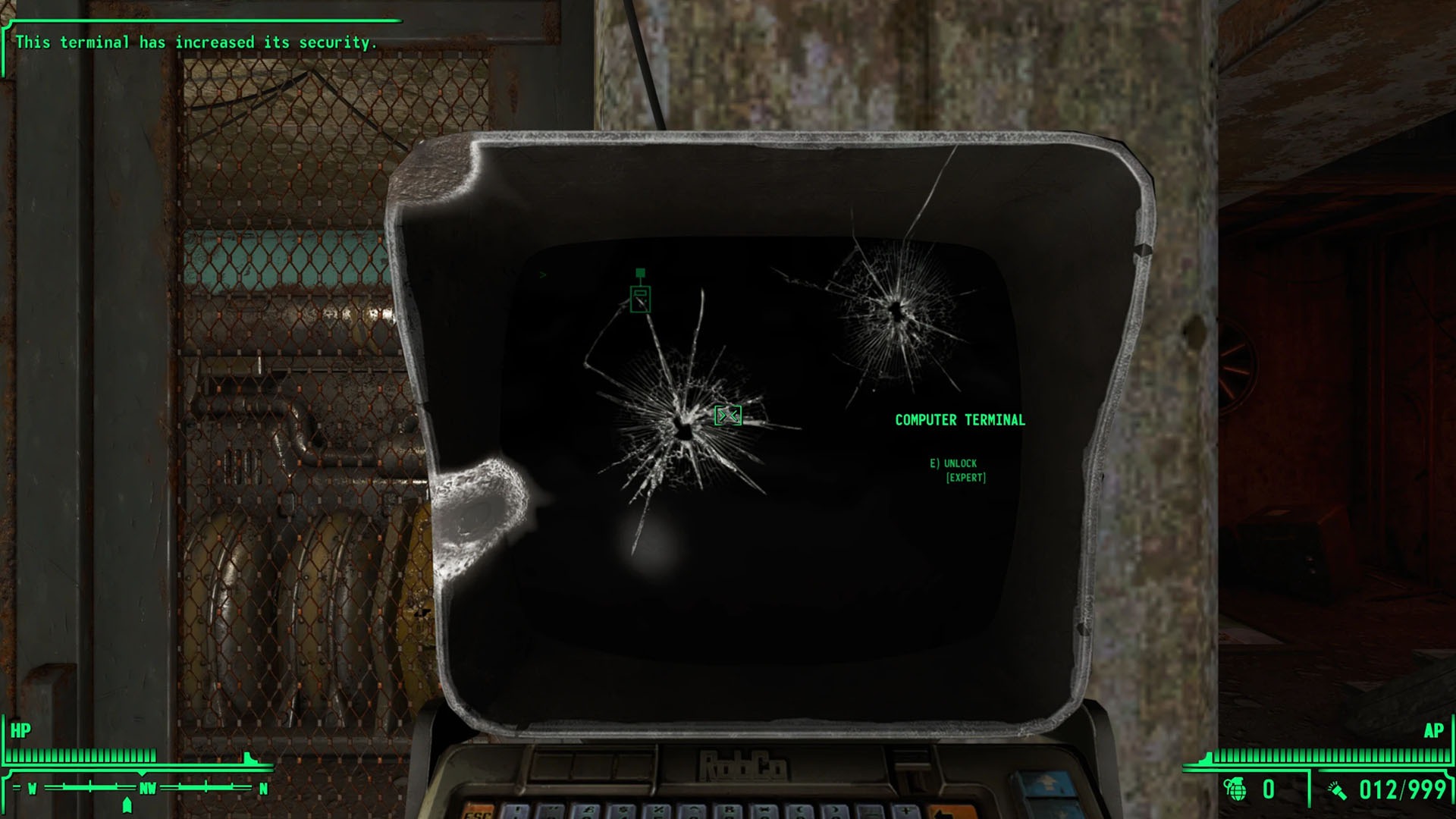The height and width of the screenshot is (819, 1456).
Task: Click the green crosshair interaction brackets
Action: pyautogui.click(x=727, y=416)
